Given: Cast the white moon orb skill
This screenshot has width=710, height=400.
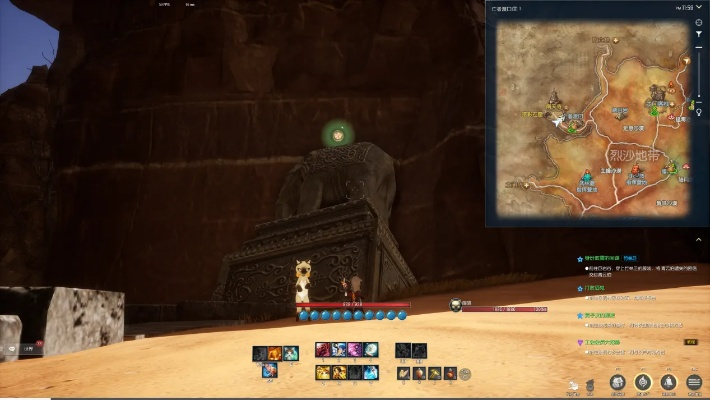Looking at the screenshot, I should click(371, 349).
